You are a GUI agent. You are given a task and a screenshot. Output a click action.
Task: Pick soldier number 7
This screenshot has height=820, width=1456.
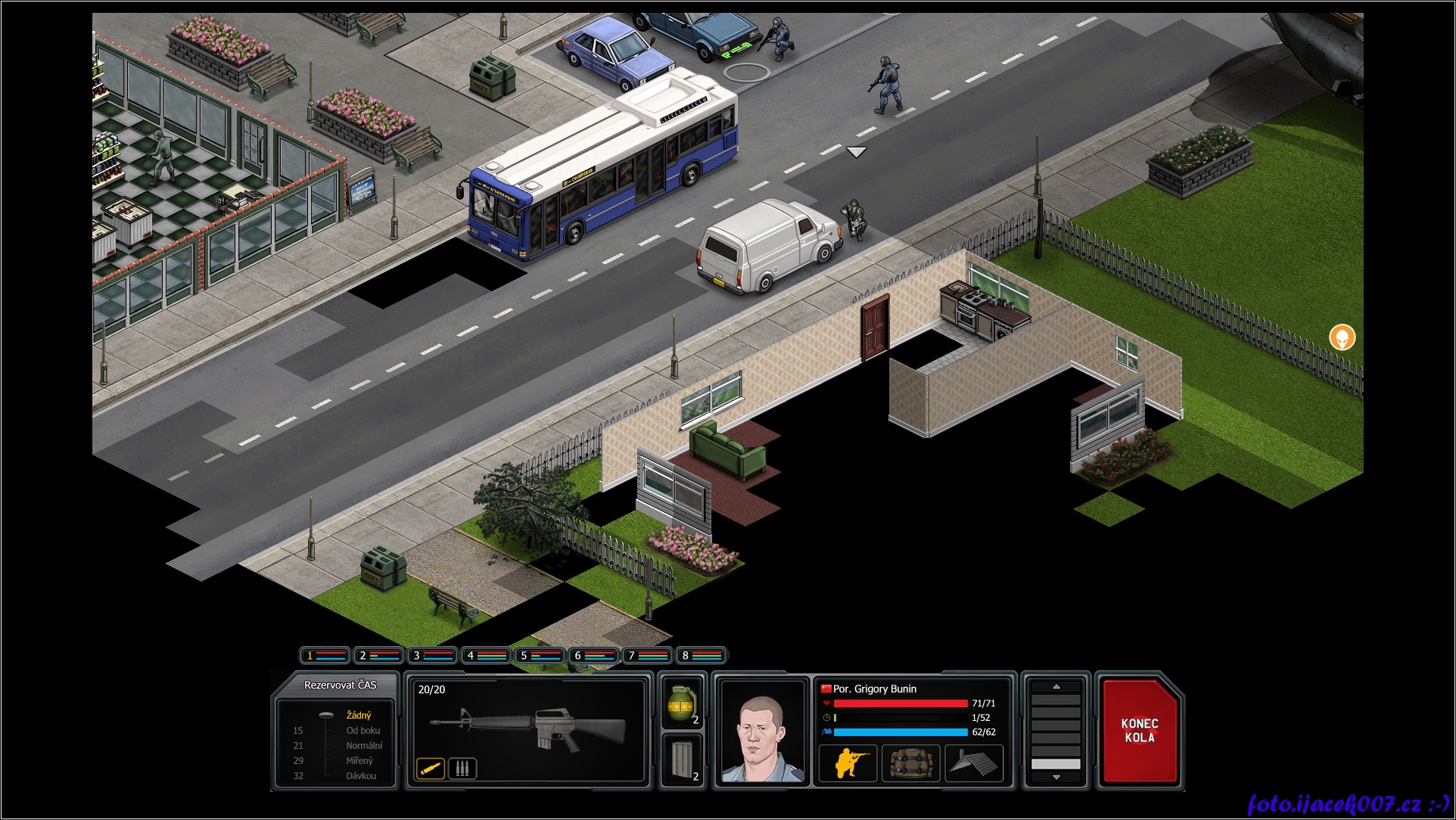(648, 655)
